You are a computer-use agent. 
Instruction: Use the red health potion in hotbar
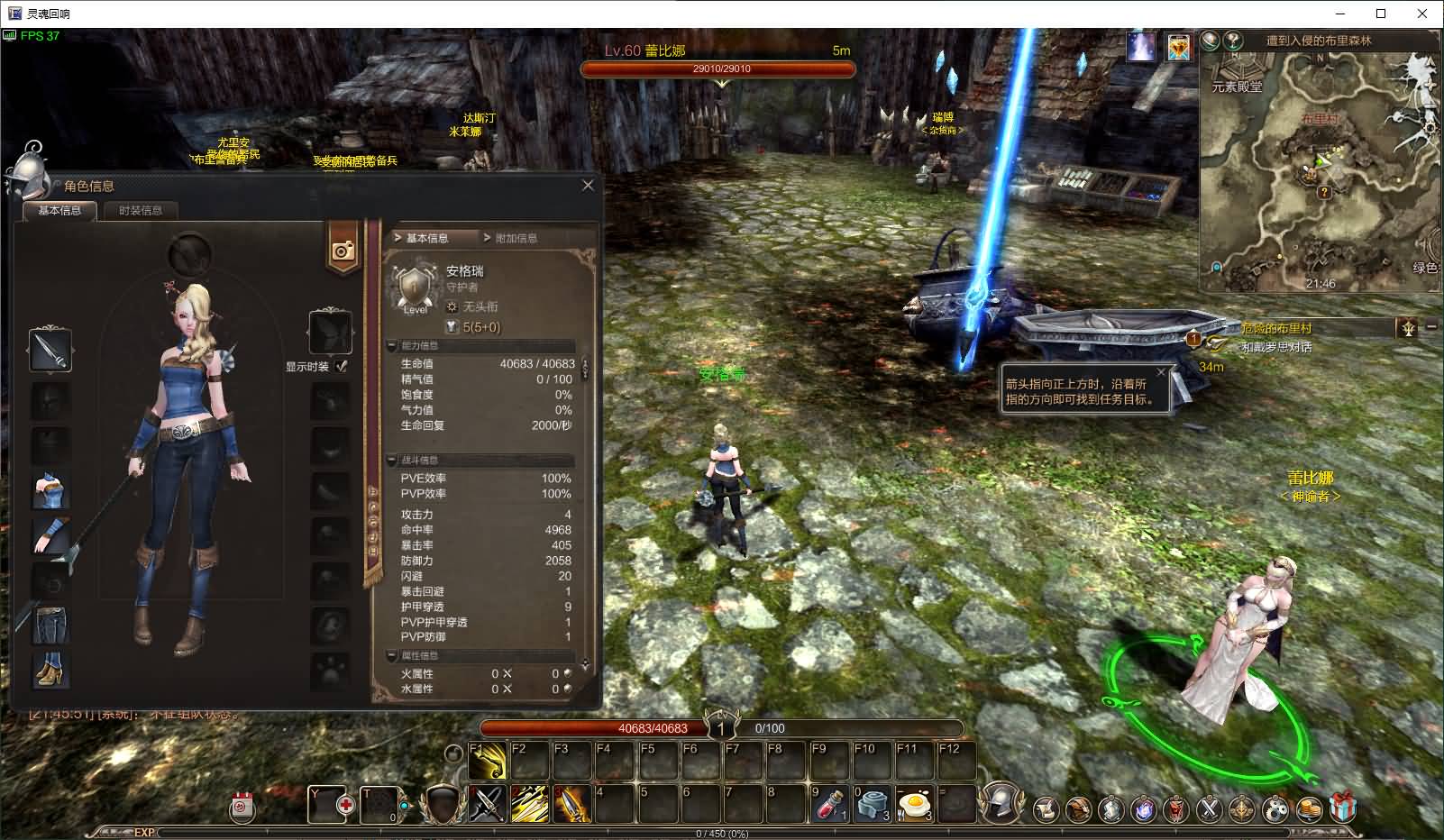click(x=828, y=804)
